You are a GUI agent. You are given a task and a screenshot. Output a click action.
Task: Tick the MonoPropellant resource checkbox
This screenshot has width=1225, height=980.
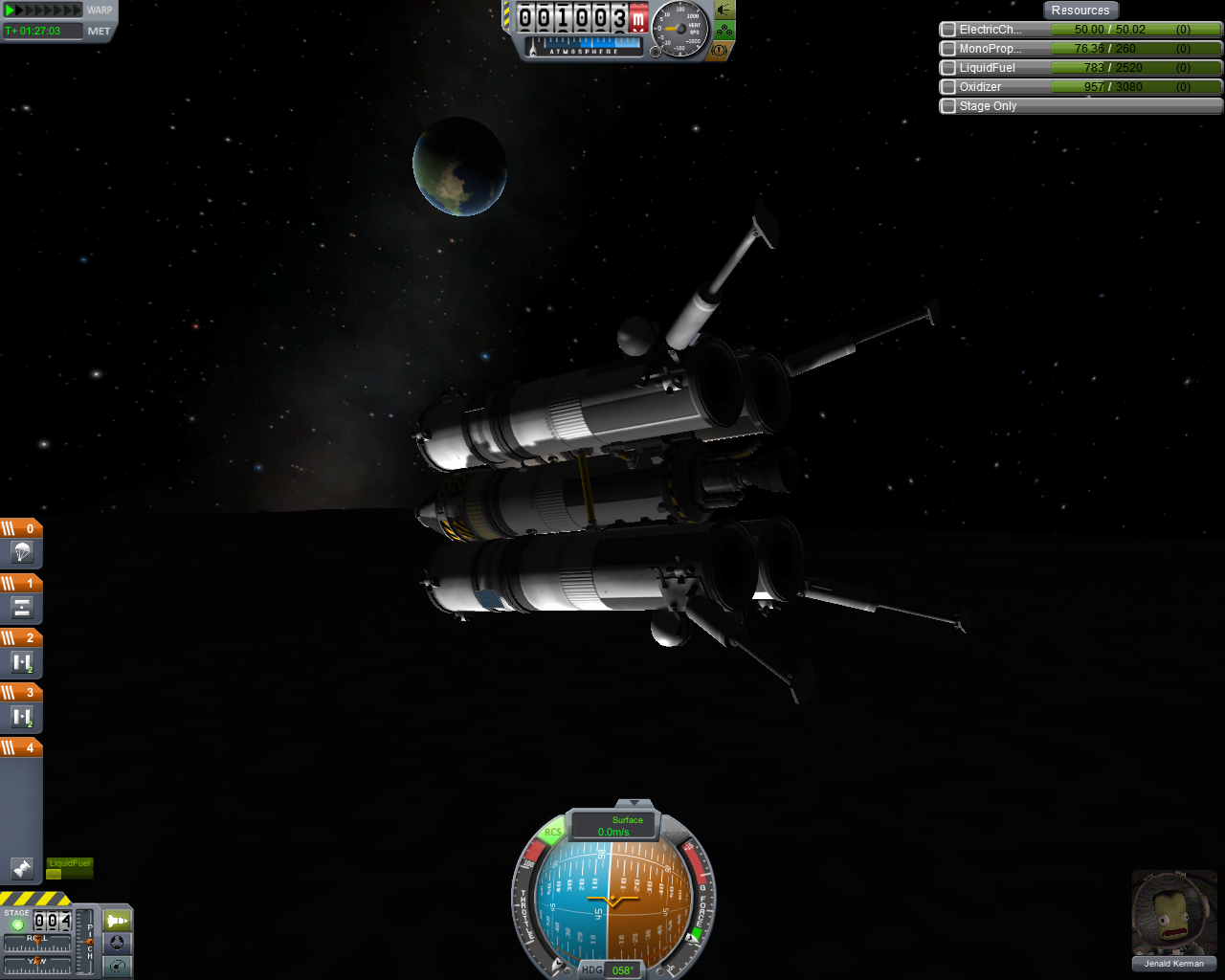pyautogui.click(x=948, y=49)
